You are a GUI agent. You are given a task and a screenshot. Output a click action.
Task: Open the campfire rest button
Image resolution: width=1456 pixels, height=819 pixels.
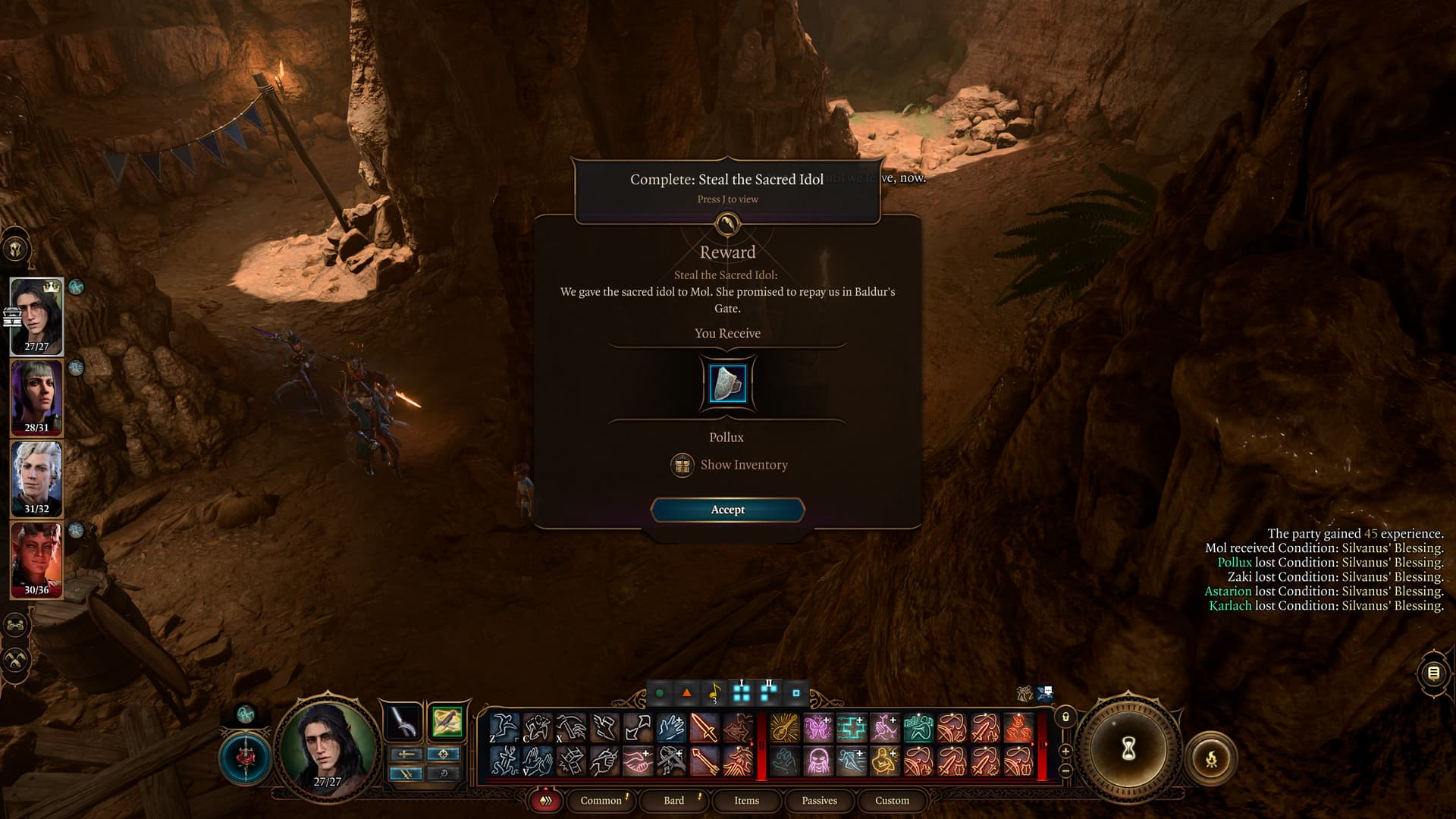(x=1211, y=758)
